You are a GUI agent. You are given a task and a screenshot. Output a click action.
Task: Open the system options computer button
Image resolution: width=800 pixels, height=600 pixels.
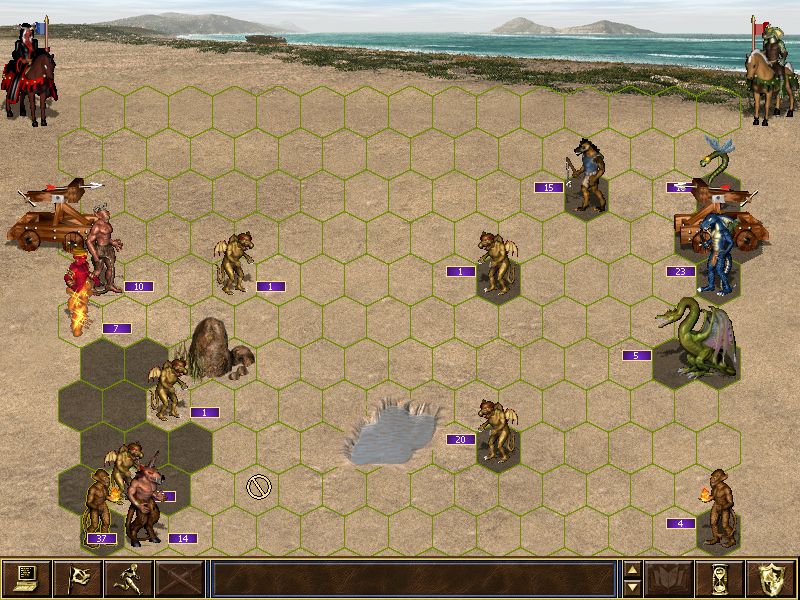(27, 578)
